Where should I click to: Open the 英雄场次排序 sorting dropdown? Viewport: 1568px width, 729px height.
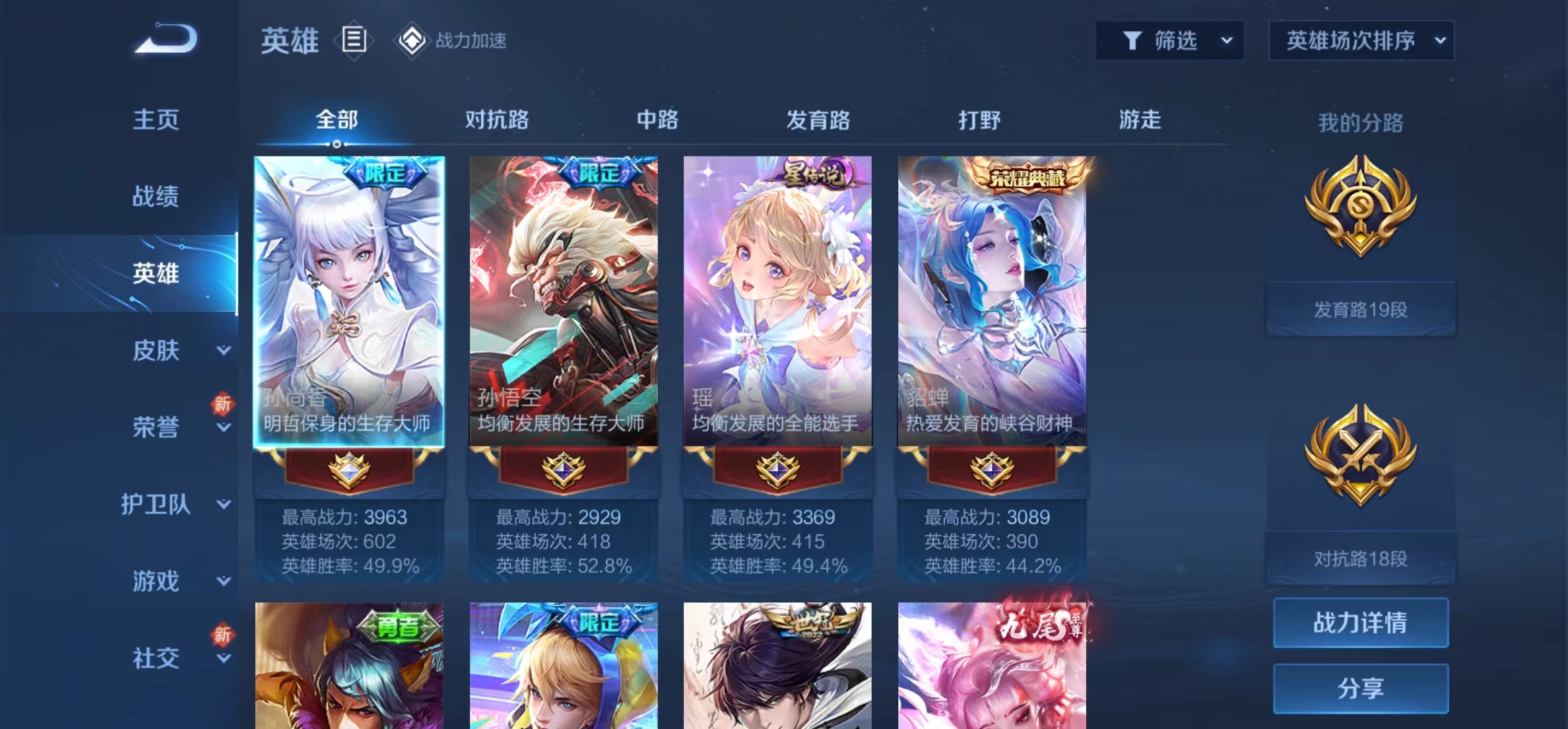1361,40
